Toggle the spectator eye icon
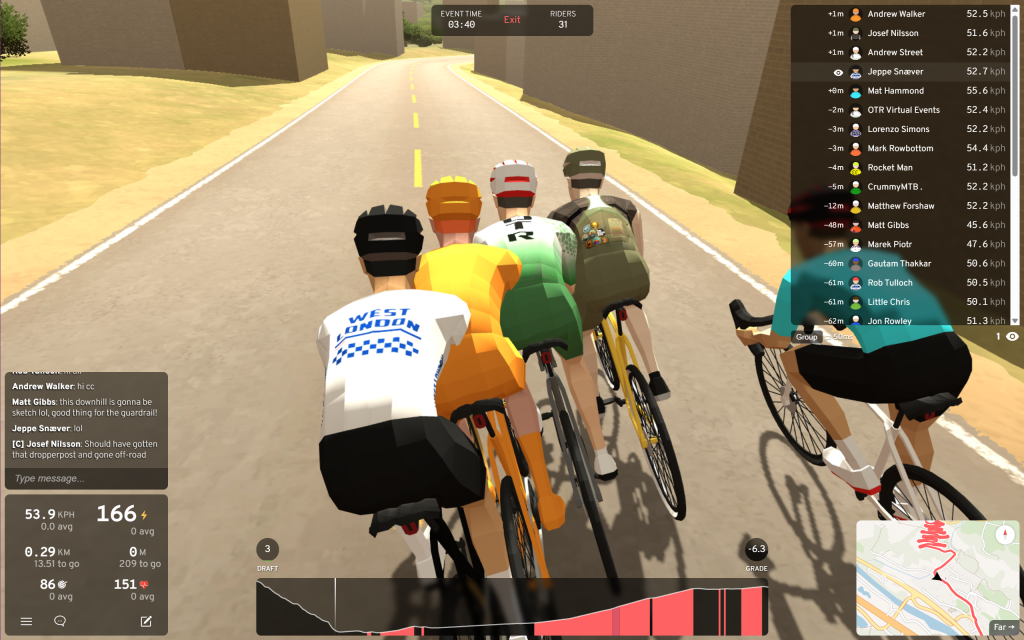 [x=1012, y=337]
